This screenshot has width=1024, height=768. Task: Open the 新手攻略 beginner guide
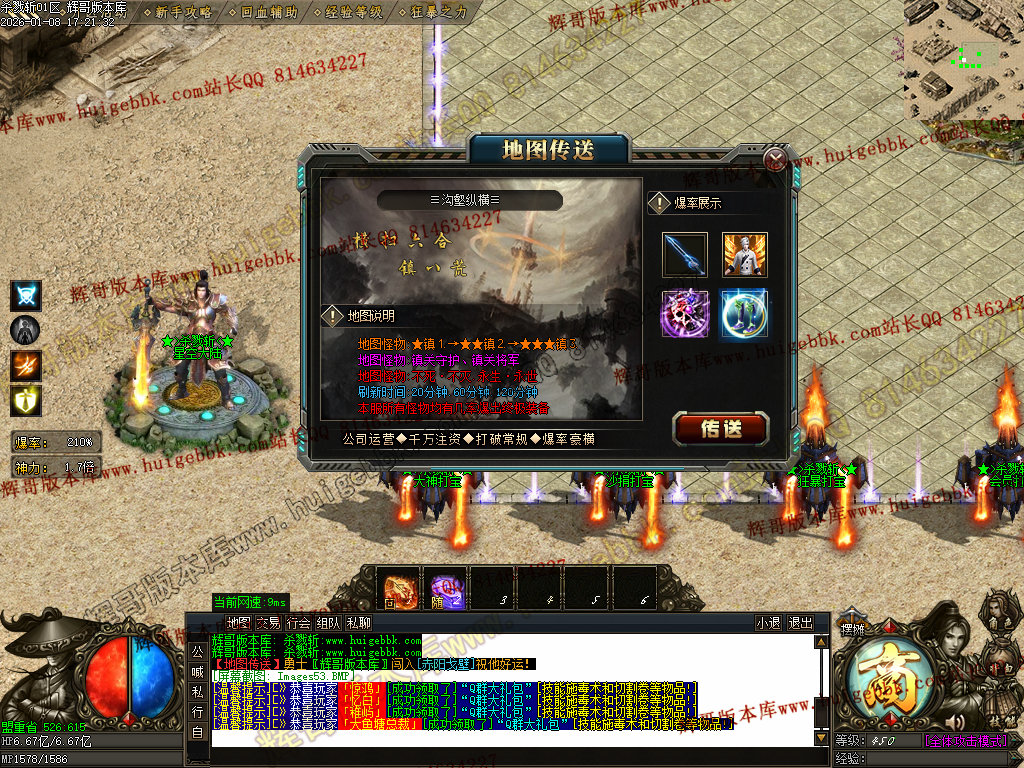pos(184,13)
